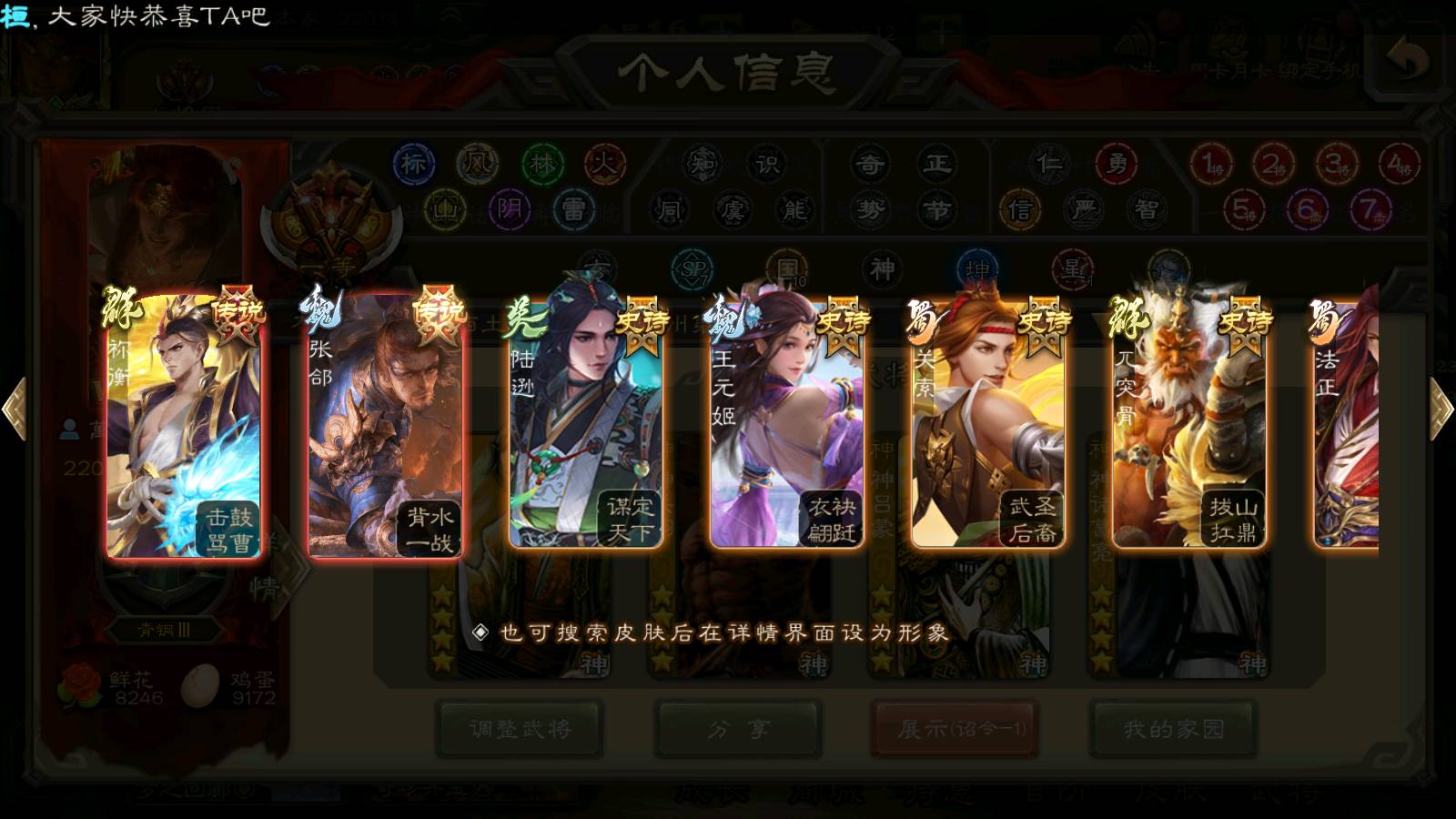The height and width of the screenshot is (819, 1456).
Task: Go back using the return arrow button
Action: pyautogui.click(x=1408, y=62)
